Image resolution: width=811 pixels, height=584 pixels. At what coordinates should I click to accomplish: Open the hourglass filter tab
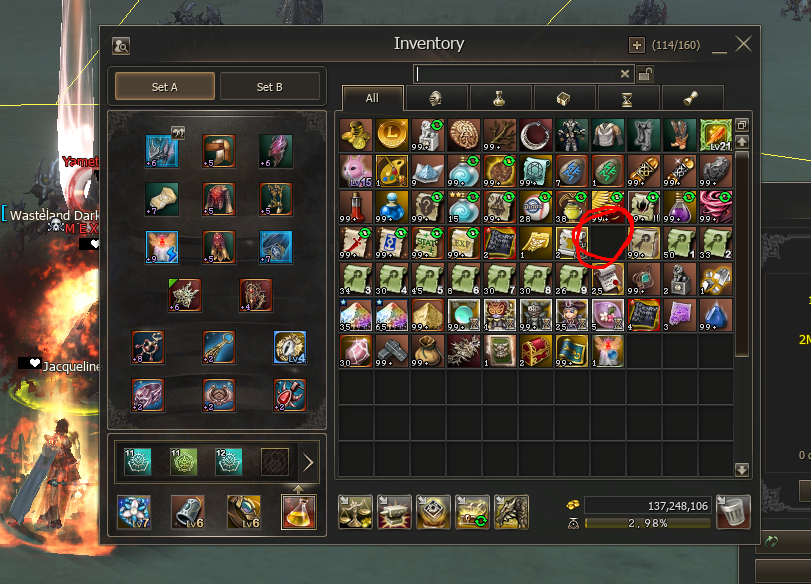coord(627,98)
